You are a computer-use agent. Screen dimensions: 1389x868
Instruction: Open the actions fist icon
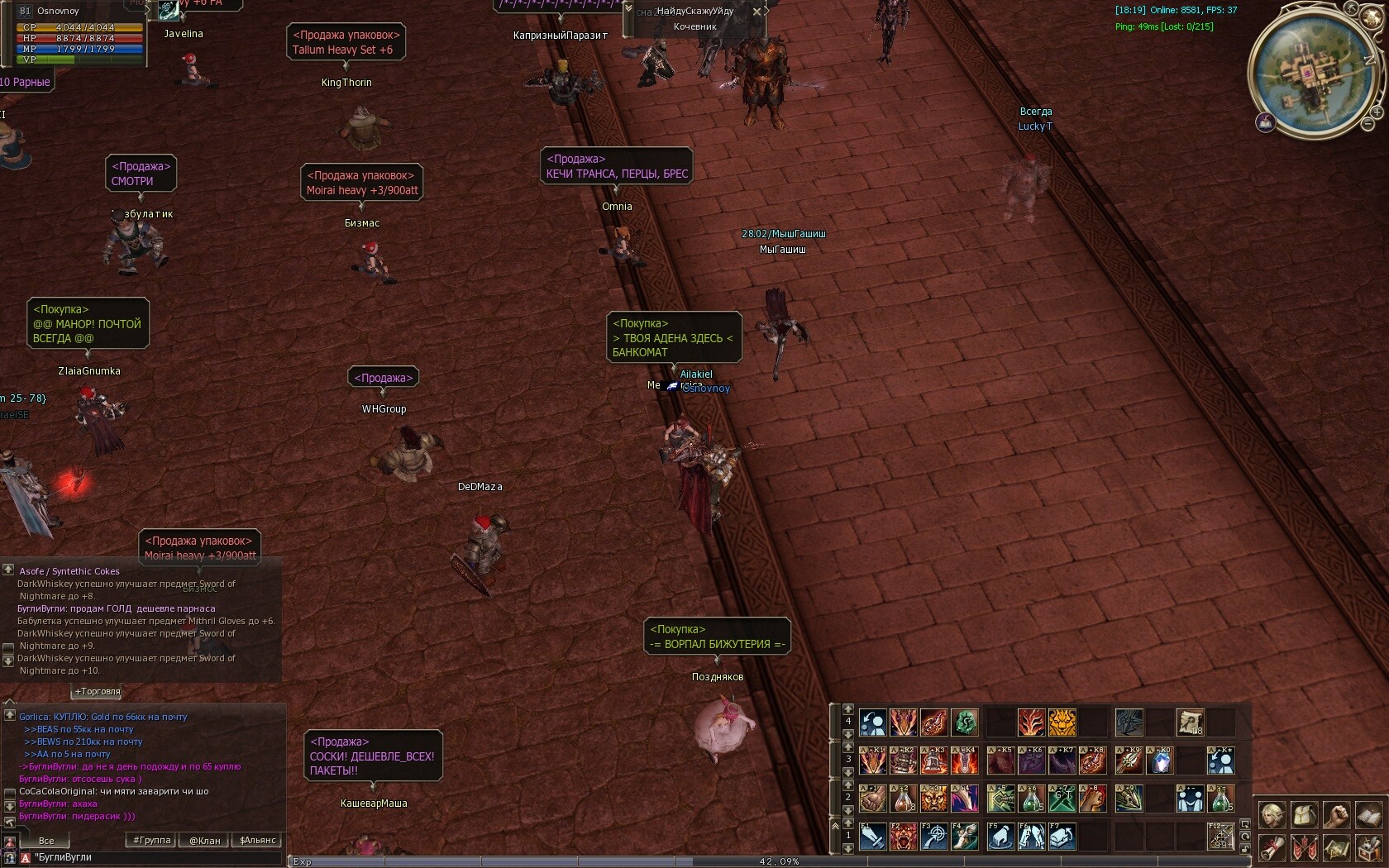[1336, 816]
